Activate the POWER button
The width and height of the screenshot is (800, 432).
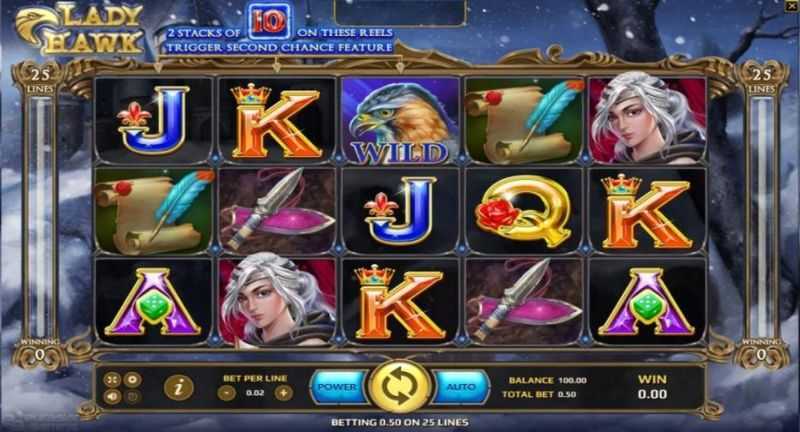click(337, 385)
